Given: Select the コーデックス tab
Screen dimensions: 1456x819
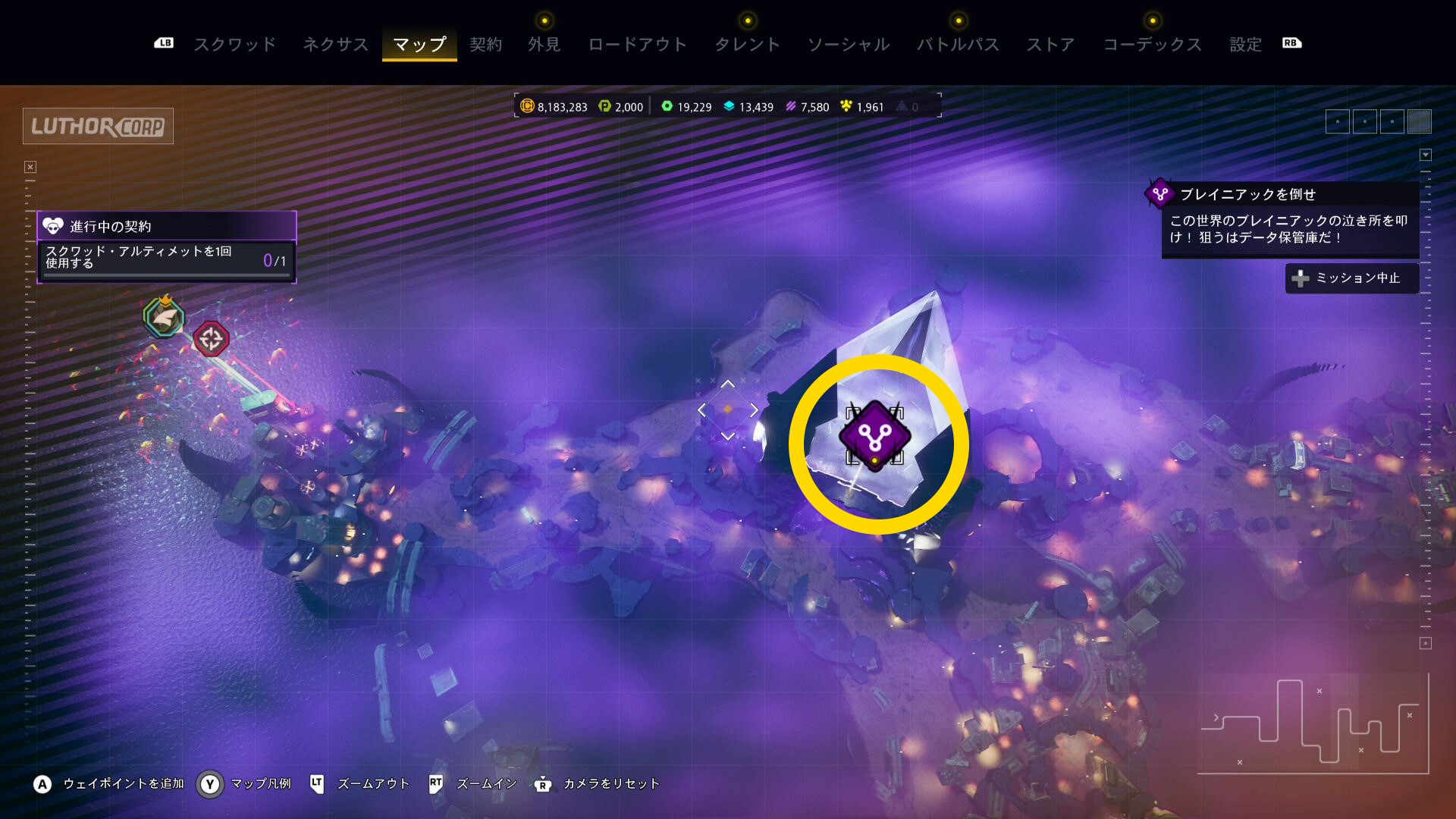Looking at the screenshot, I should tap(1152, 45).
